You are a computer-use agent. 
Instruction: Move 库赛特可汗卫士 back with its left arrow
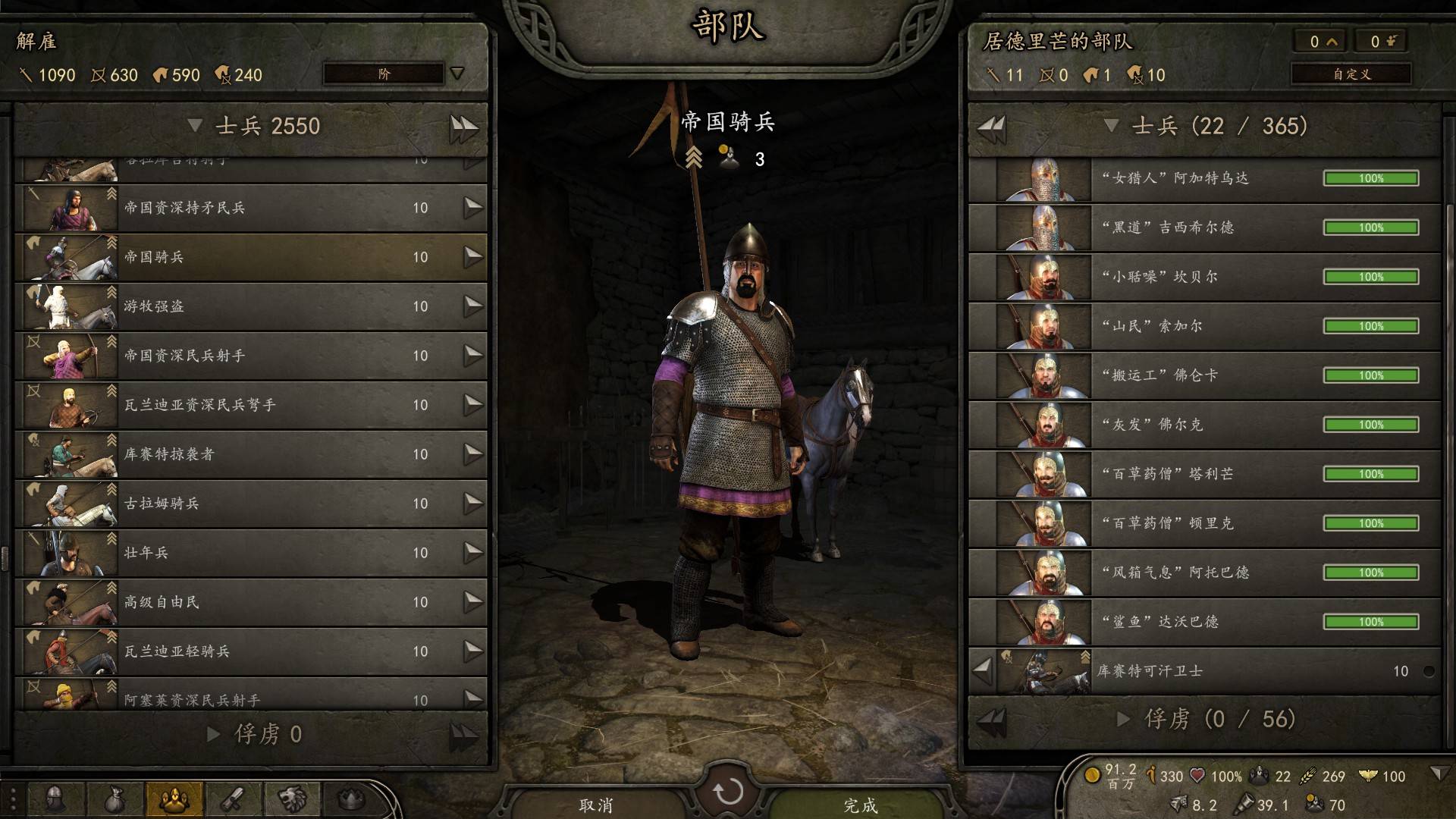[x=982, y=671]
